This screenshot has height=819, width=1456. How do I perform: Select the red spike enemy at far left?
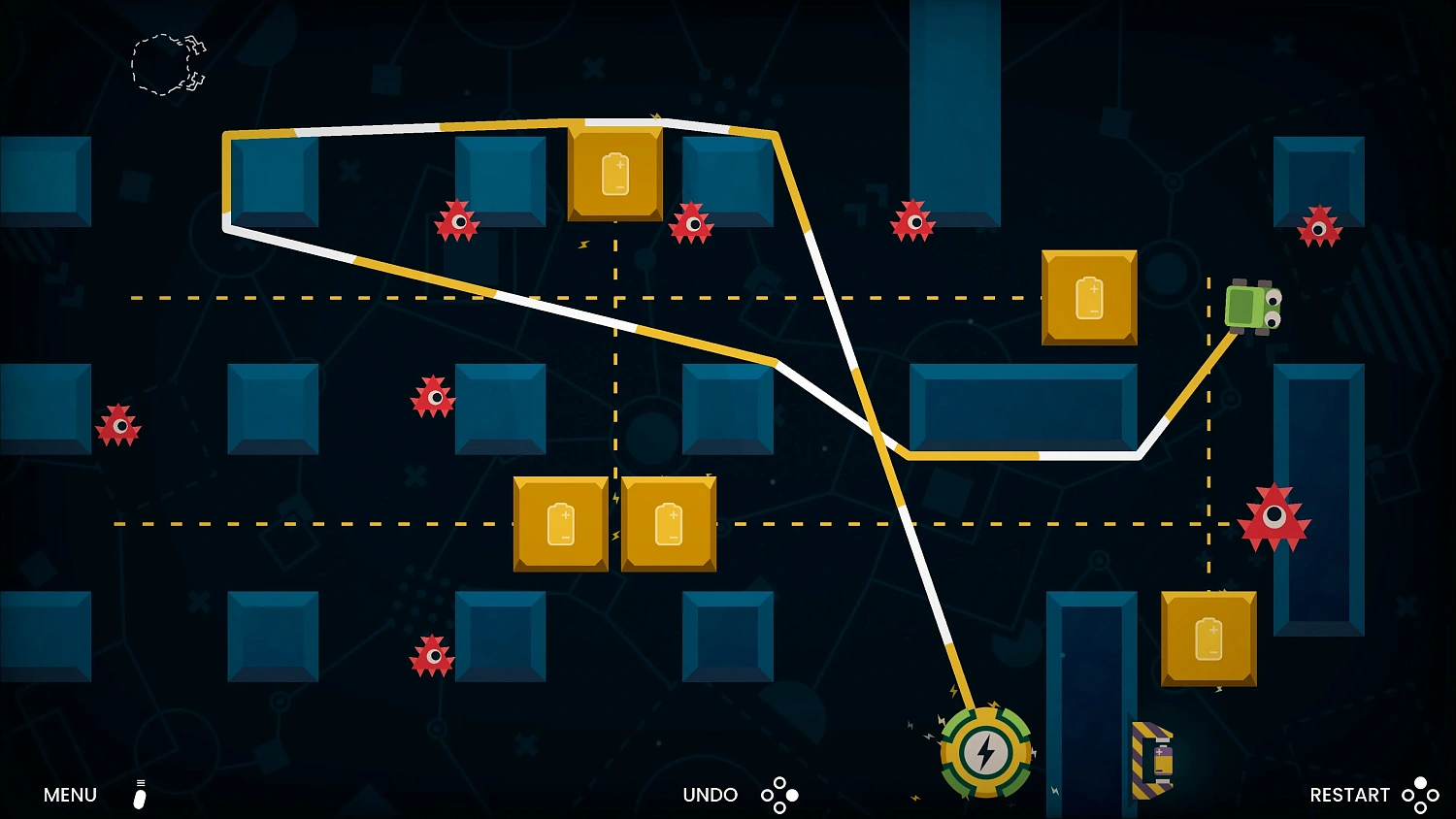119,425
